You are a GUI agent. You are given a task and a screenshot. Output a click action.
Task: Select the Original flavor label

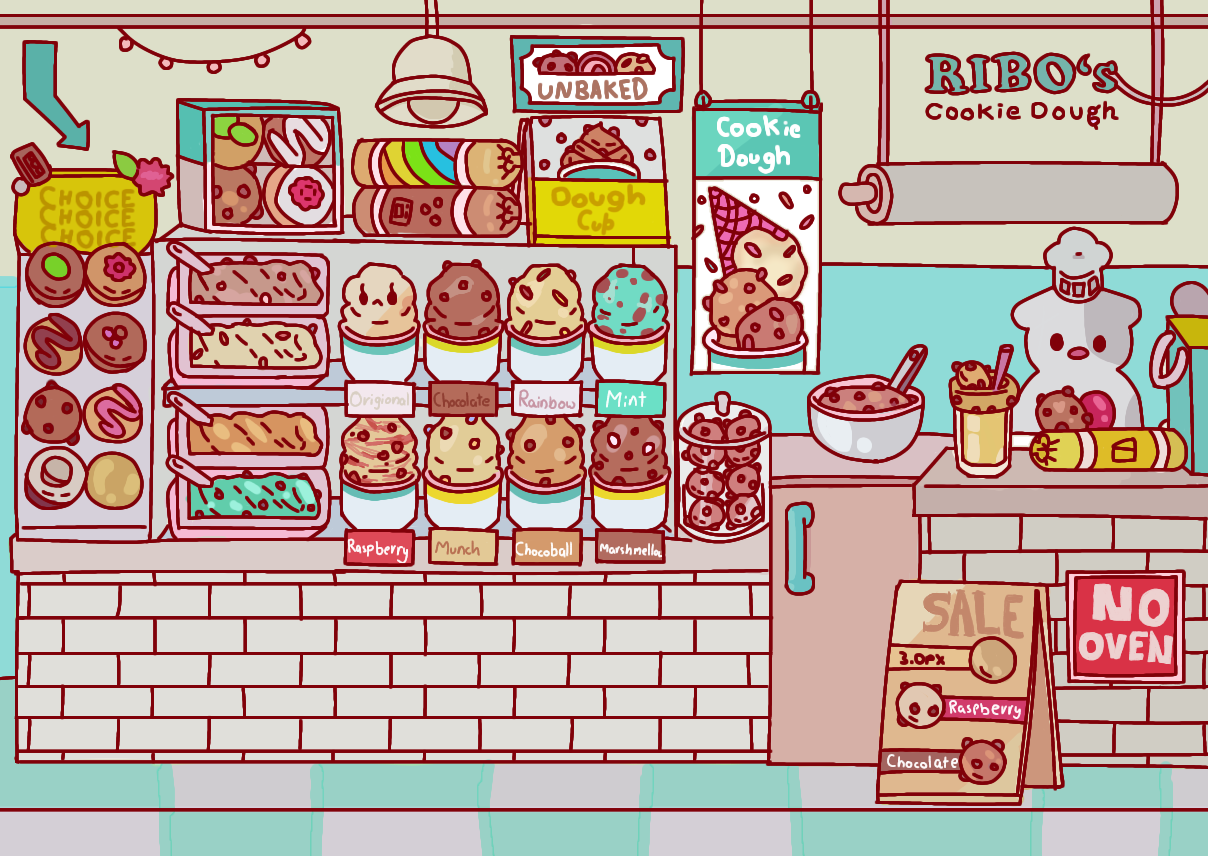[379, 401]
